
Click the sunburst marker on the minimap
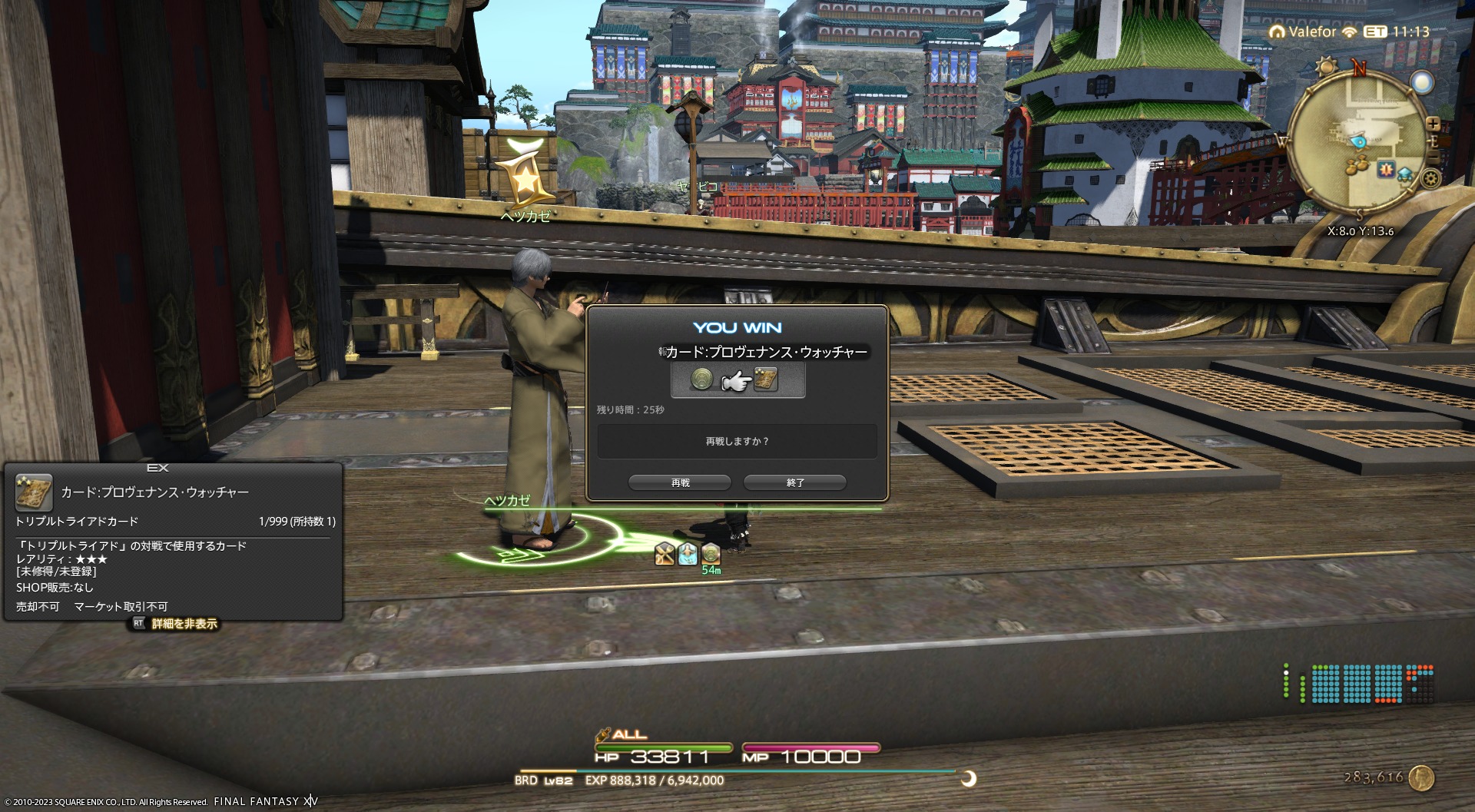[x=1386, y=169]
